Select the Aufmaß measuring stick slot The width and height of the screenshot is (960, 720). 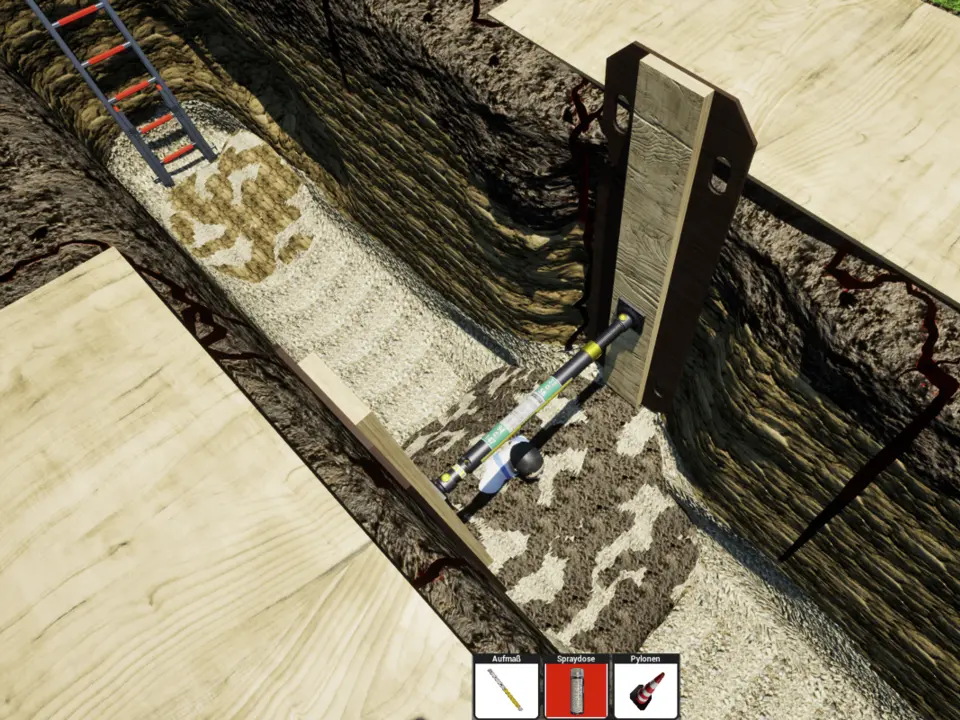(x=505, y=690)
